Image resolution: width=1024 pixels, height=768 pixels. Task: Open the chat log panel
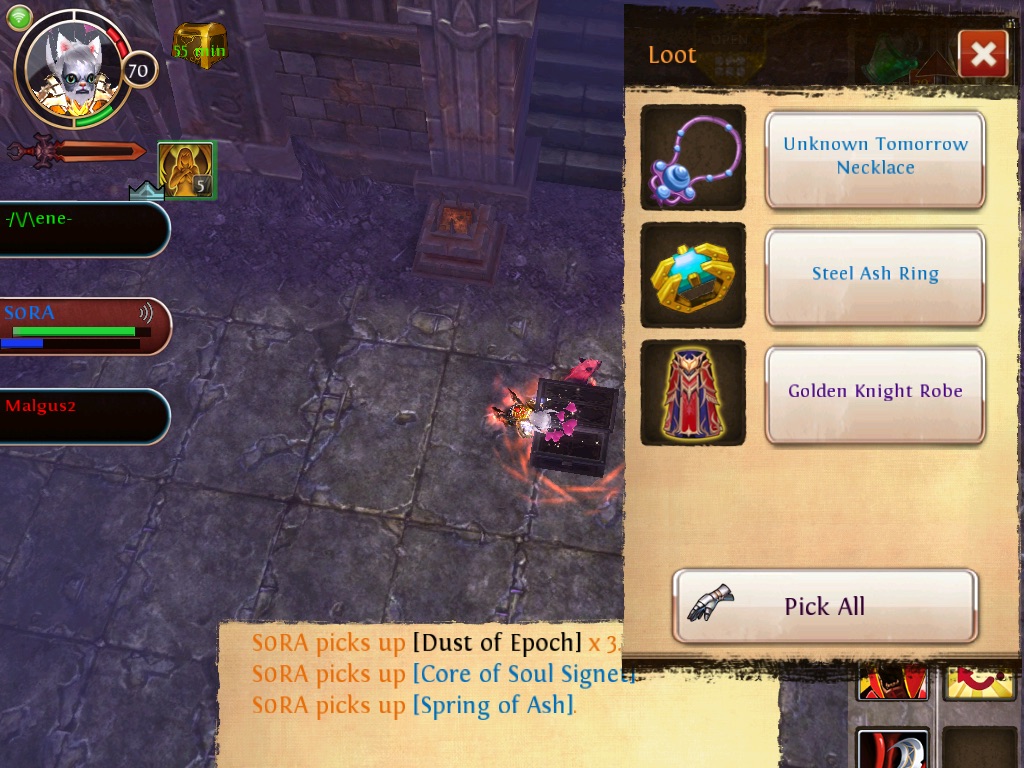click(x=420, y=690)
